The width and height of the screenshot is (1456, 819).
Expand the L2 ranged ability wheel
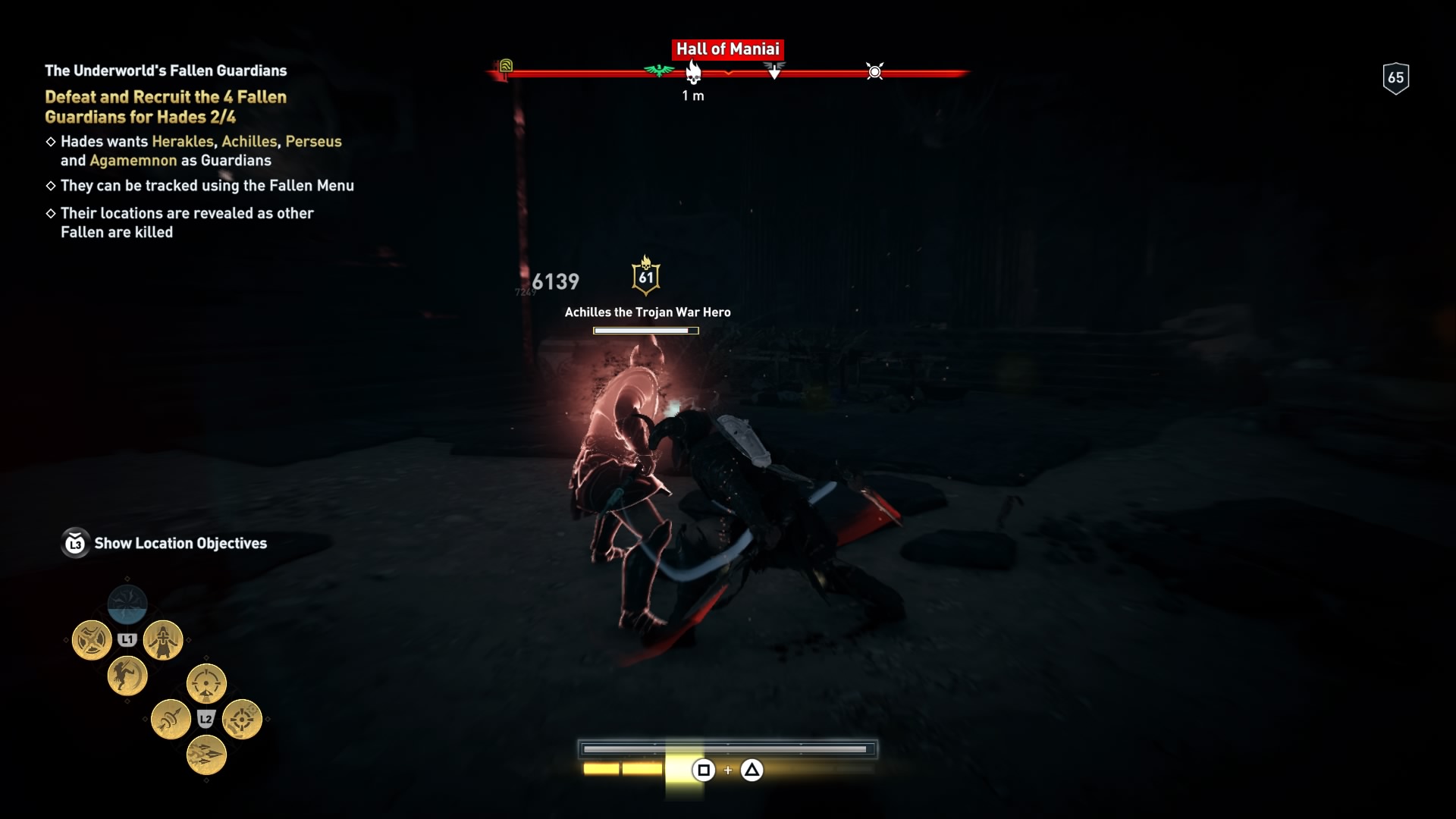pos(205,720)
